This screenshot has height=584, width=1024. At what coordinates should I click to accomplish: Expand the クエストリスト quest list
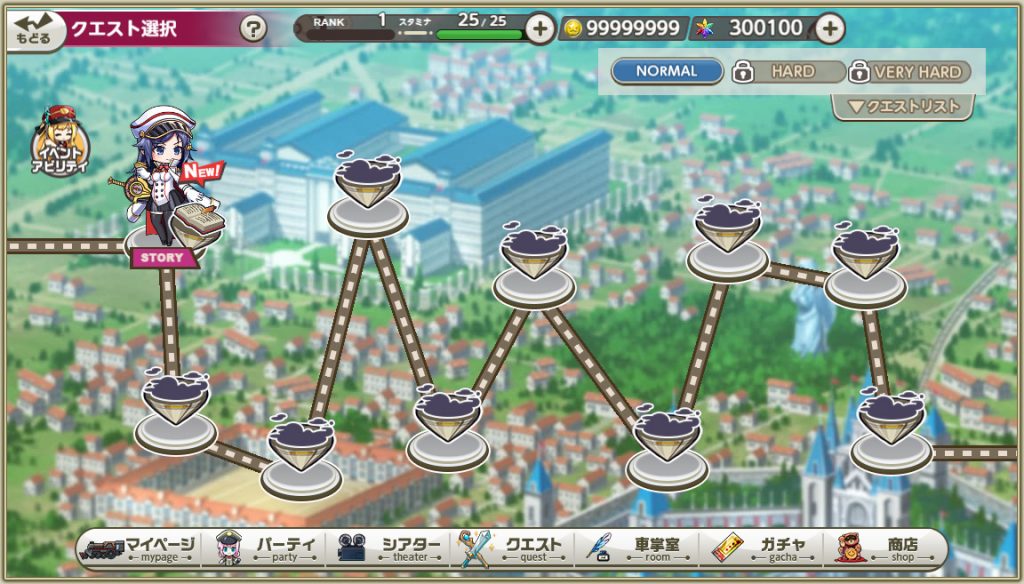903,107
